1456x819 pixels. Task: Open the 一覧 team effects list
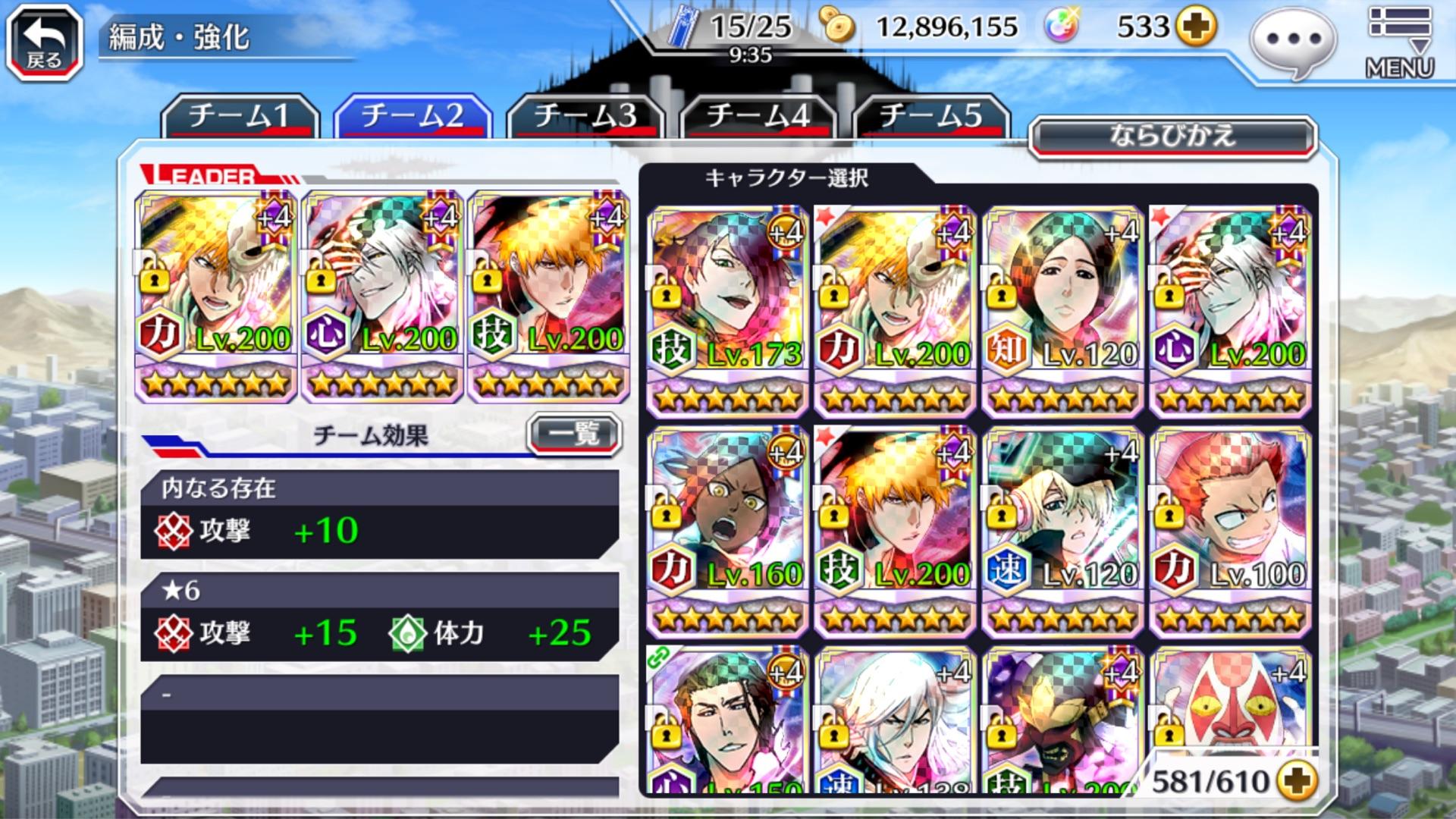574,435
